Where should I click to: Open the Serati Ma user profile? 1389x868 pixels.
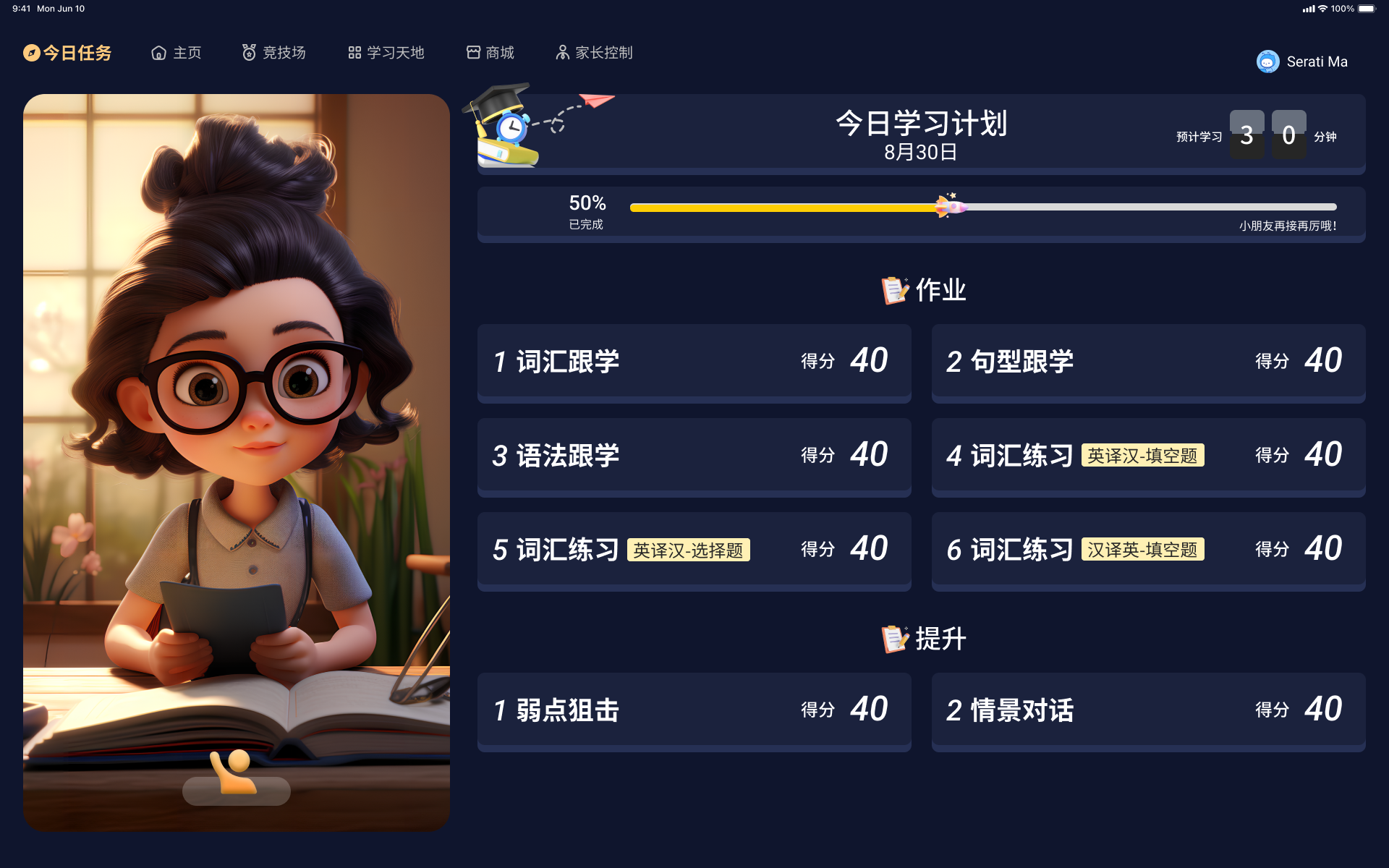(1302, 61)
